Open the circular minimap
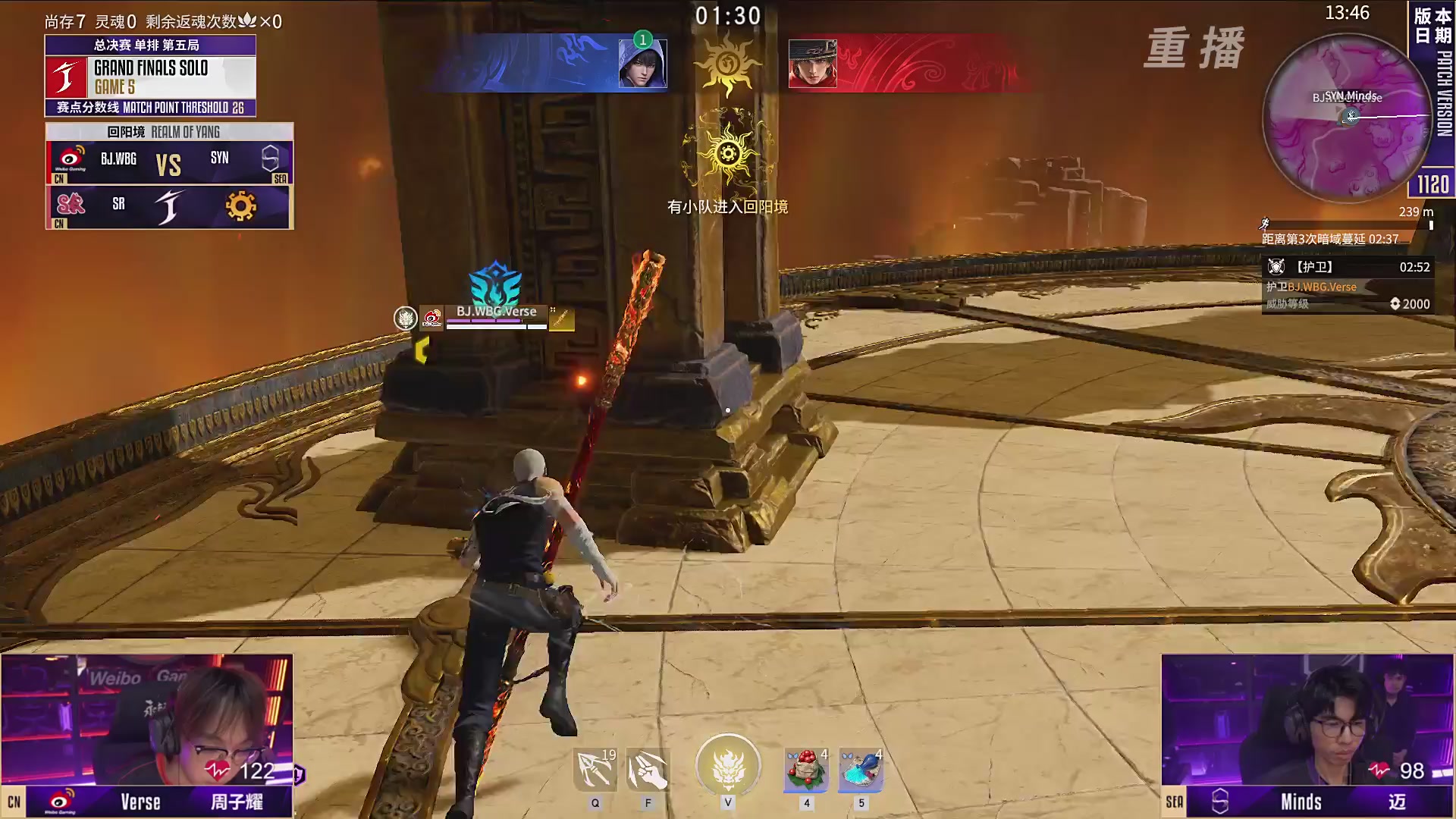The height and width of the screenshot is (819, 1456). tap(1347, 119)
